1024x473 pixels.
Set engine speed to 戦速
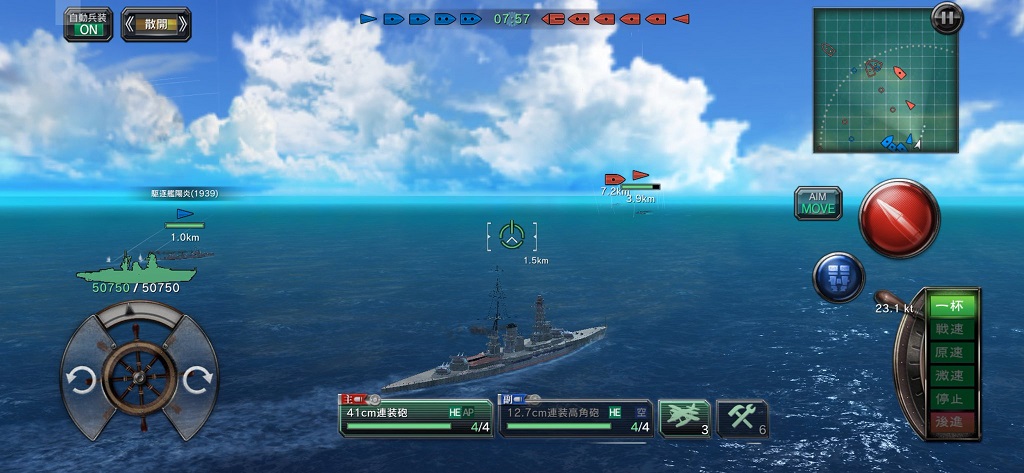coord(949,329)
